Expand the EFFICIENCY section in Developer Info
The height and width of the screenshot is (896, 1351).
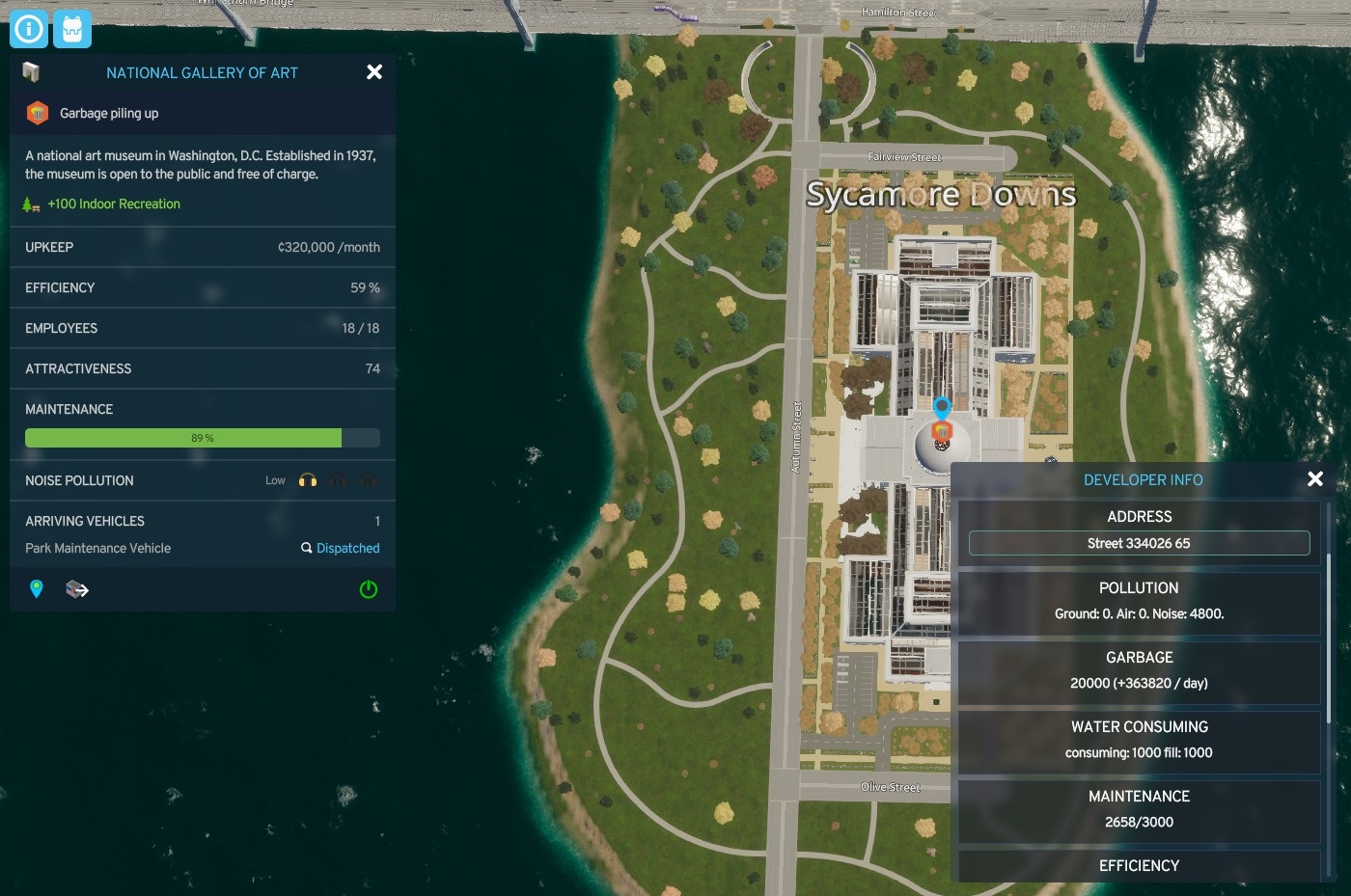click(x=1139, y=865)
